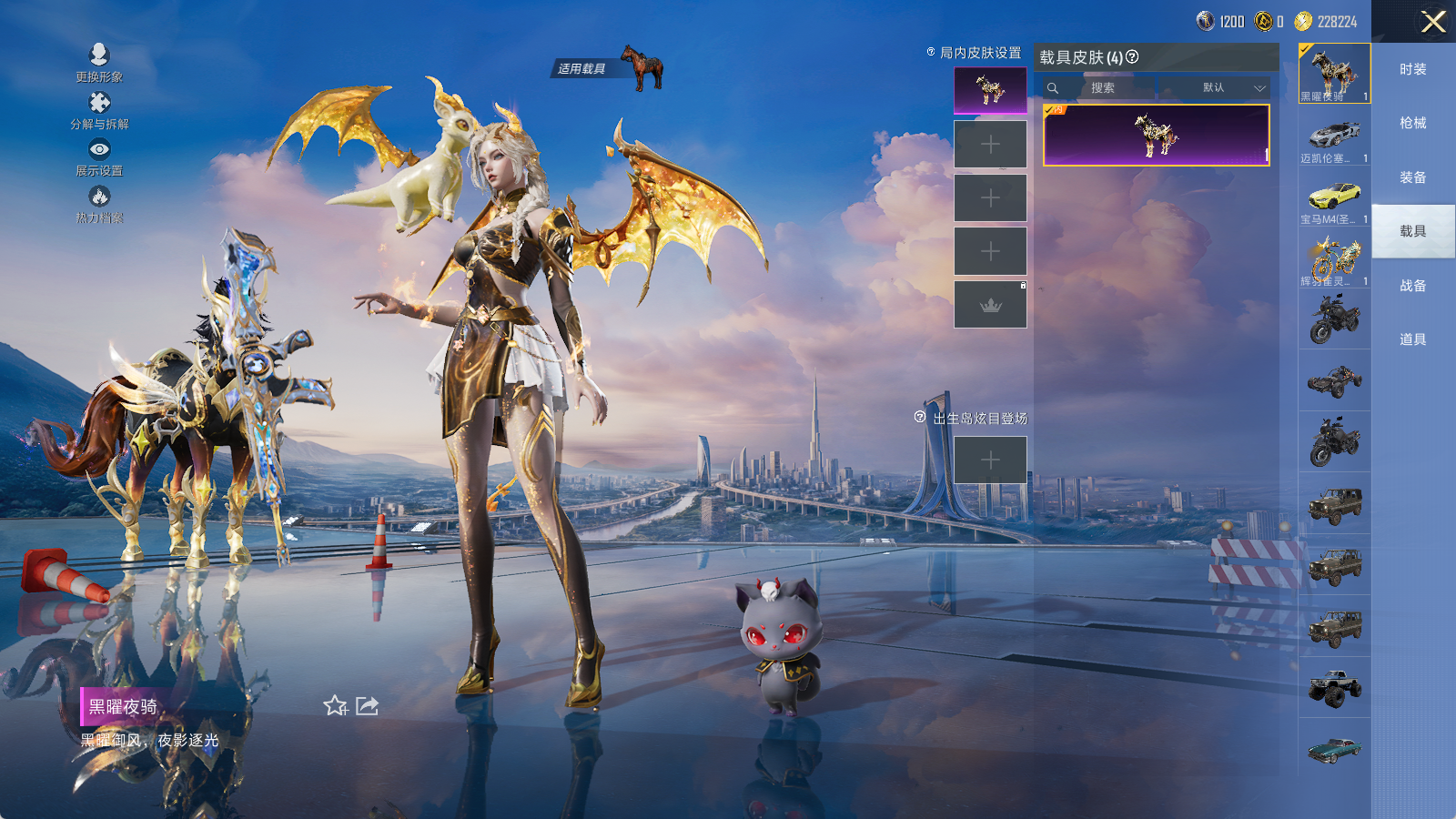Favorite the skin with the star icon

(x=335, y=706)
